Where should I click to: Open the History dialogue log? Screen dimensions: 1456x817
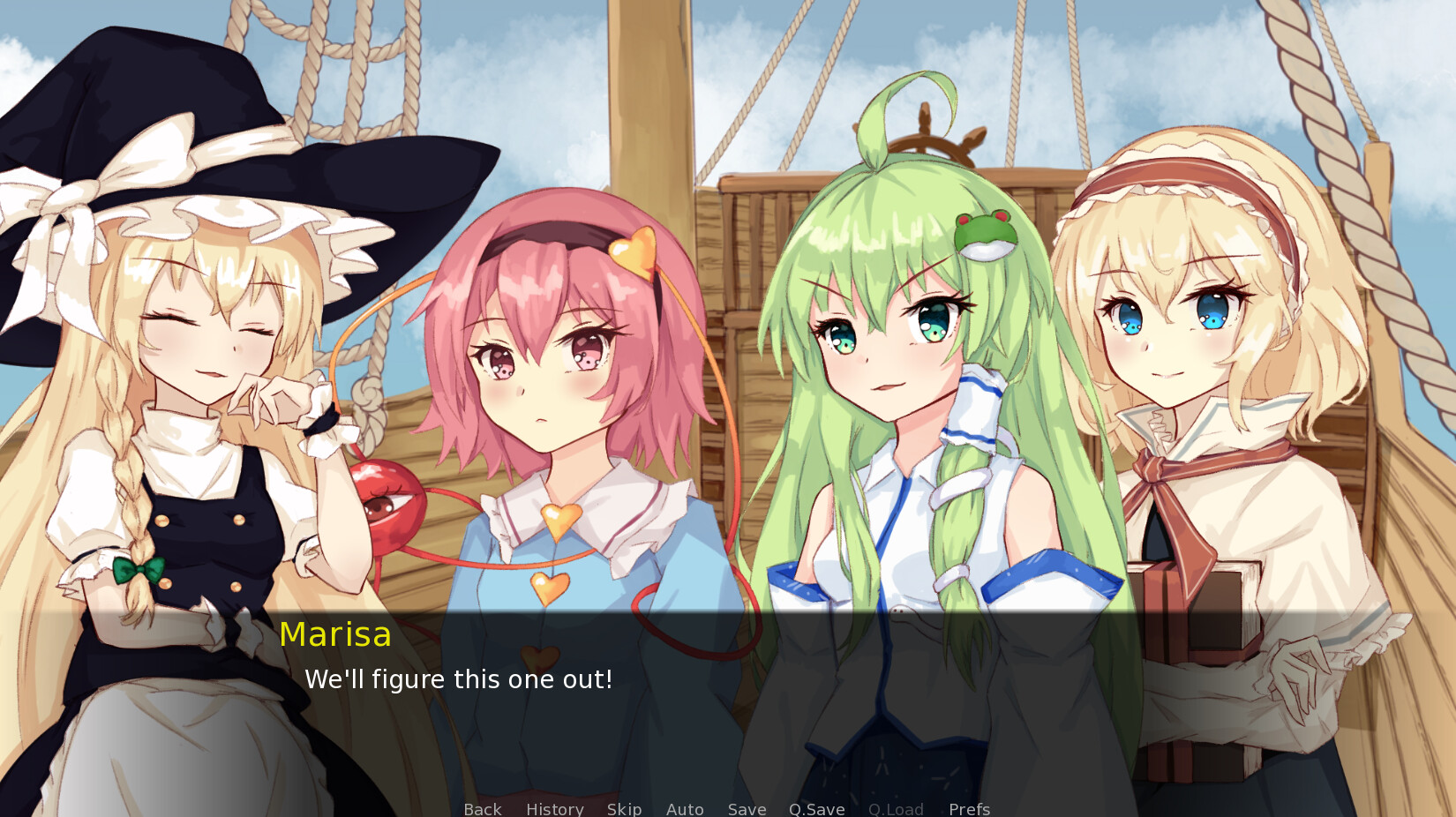pyautogui.click(x=554, y=808)
